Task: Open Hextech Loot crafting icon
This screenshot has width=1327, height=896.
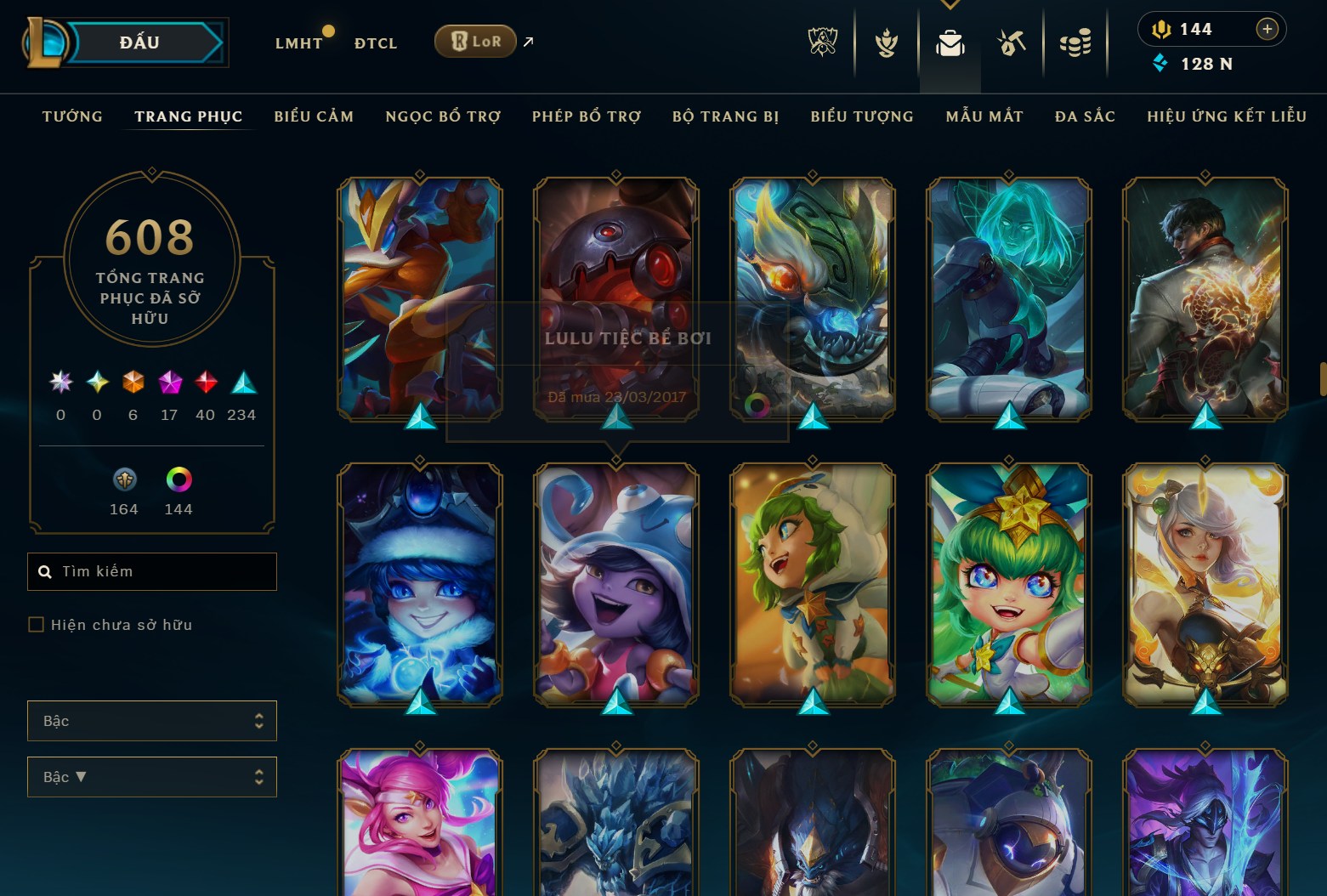Action: point(1012,42)
